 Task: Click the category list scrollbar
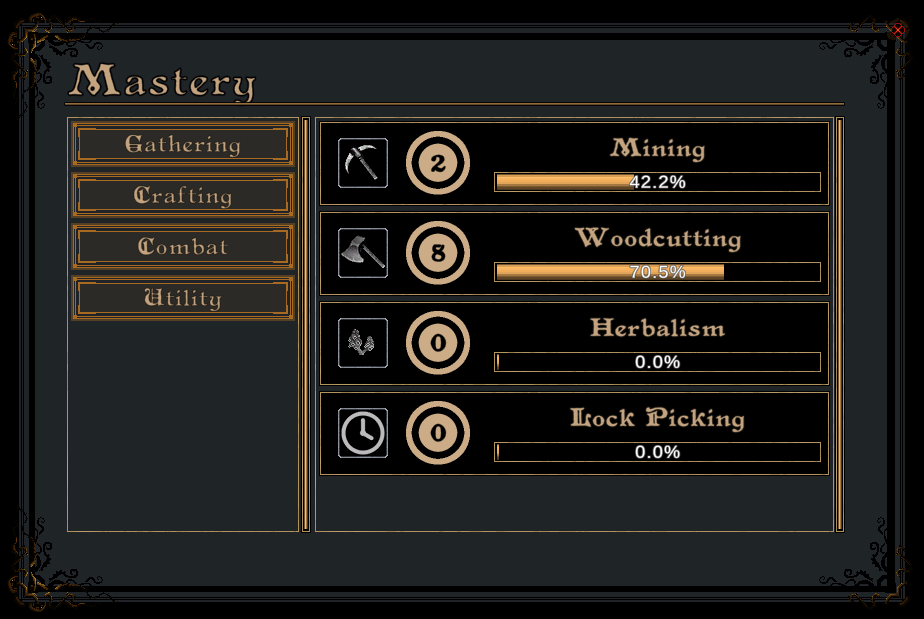click(x=306, y=324)
